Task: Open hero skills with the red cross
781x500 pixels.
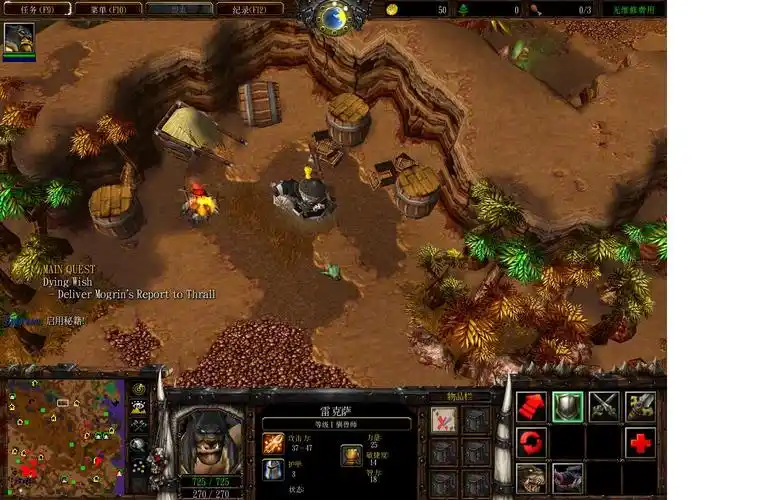Action: [640, 442]
